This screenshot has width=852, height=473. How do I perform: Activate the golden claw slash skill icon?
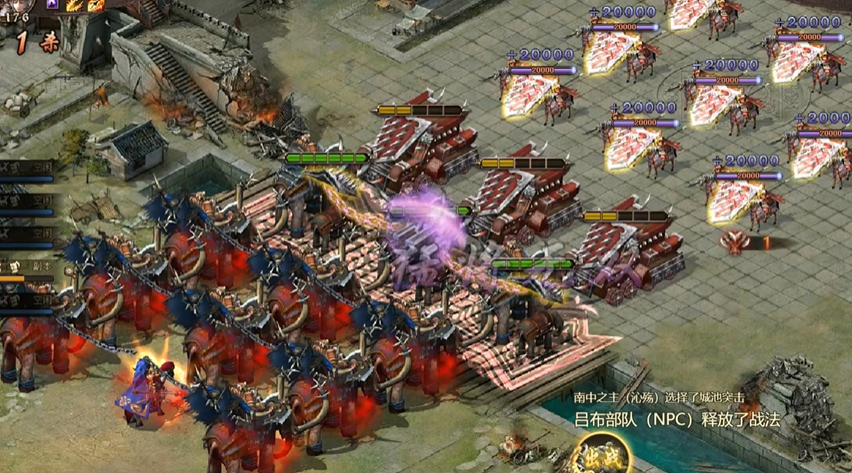click(x=74, y=5)
